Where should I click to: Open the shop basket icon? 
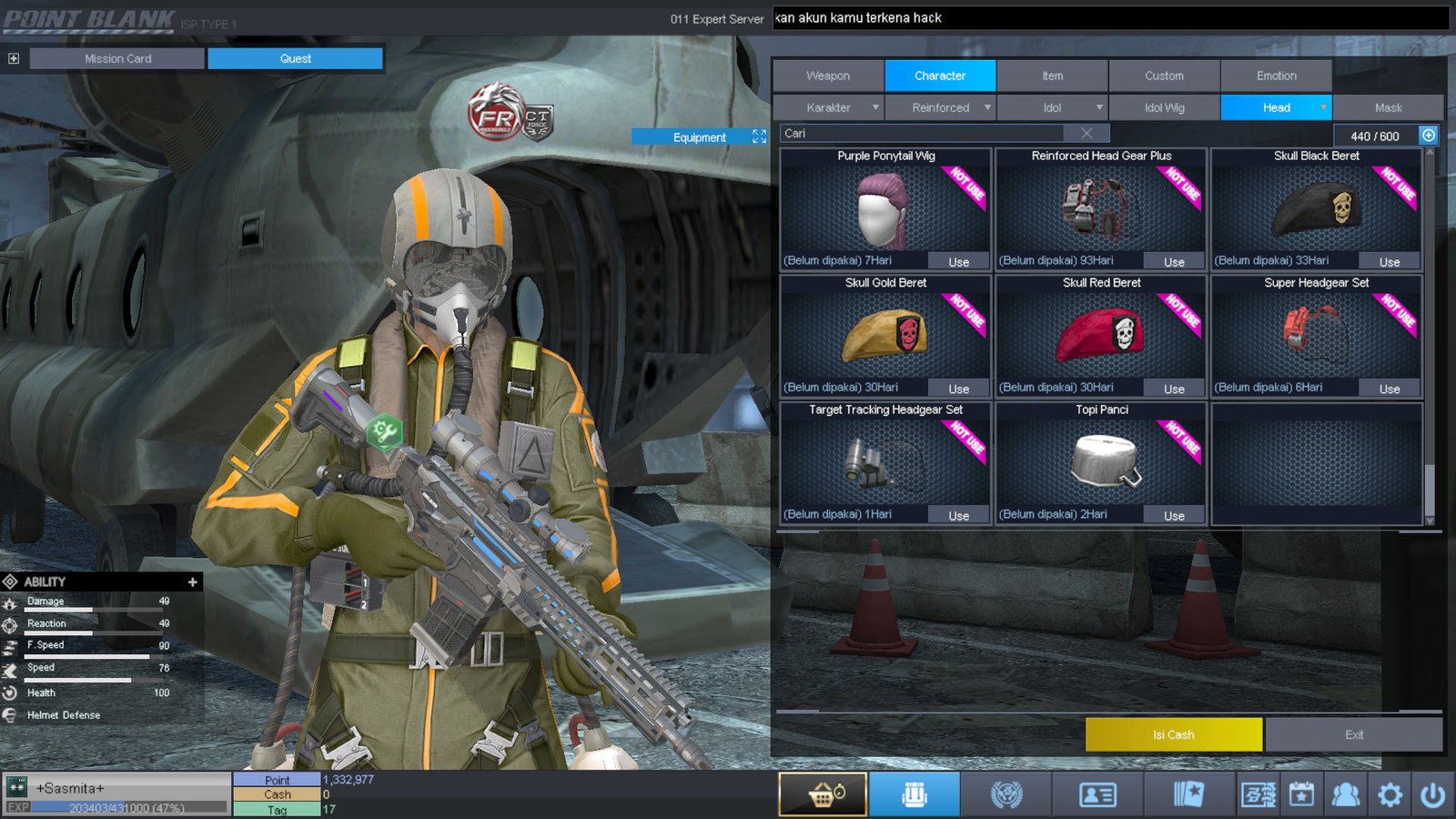tap(823, 795)
